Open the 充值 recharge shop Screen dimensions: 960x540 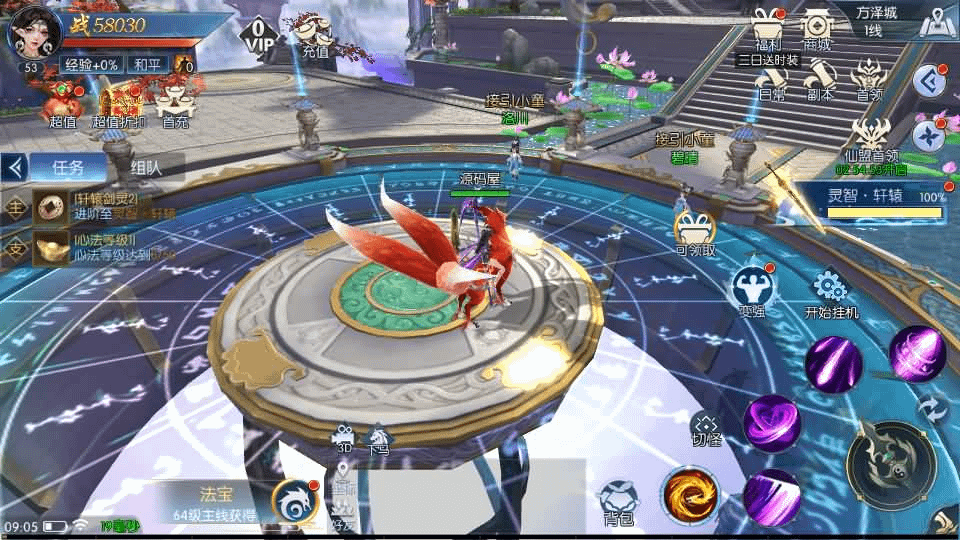[313, 37]
